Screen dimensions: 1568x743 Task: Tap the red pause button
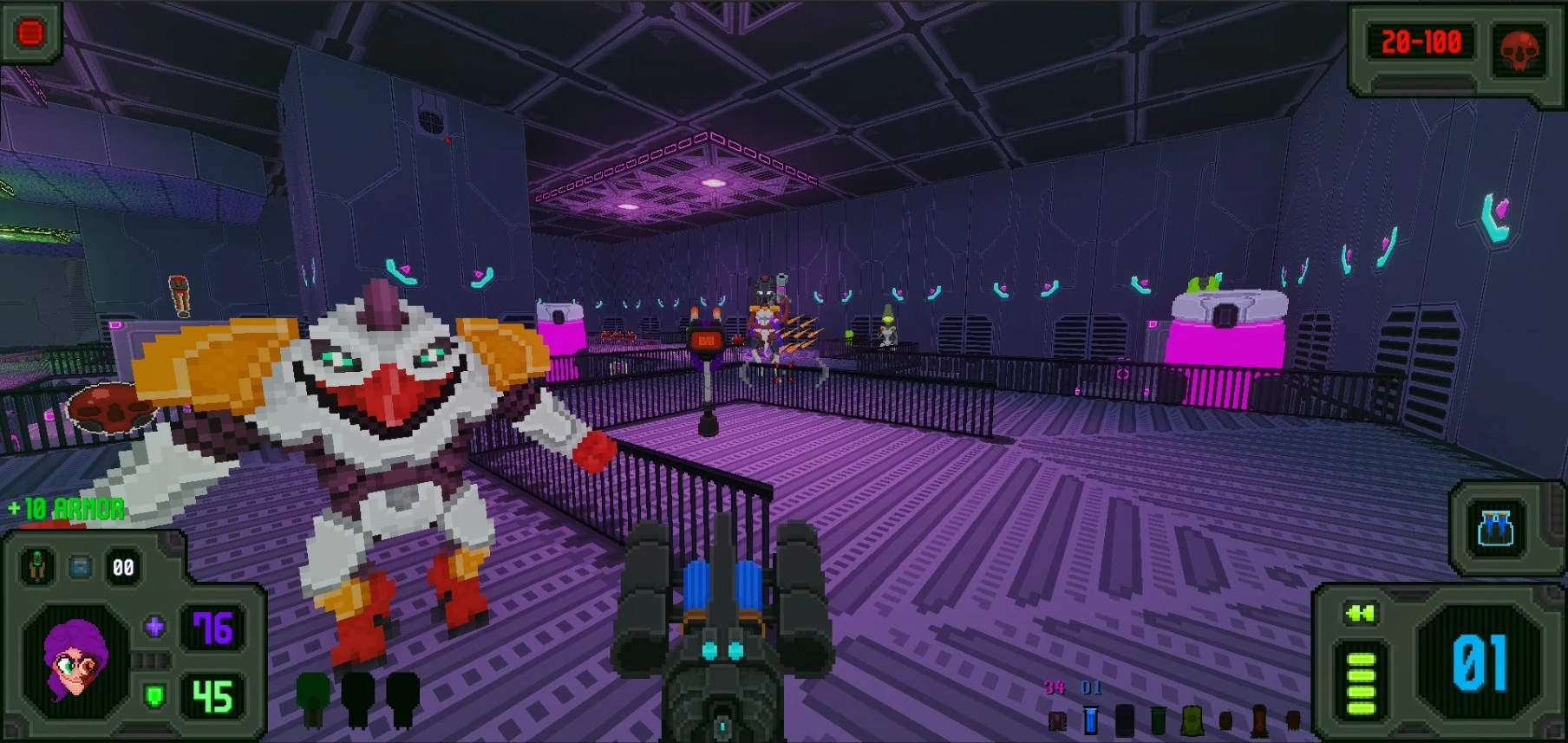[x=30, y=33]
